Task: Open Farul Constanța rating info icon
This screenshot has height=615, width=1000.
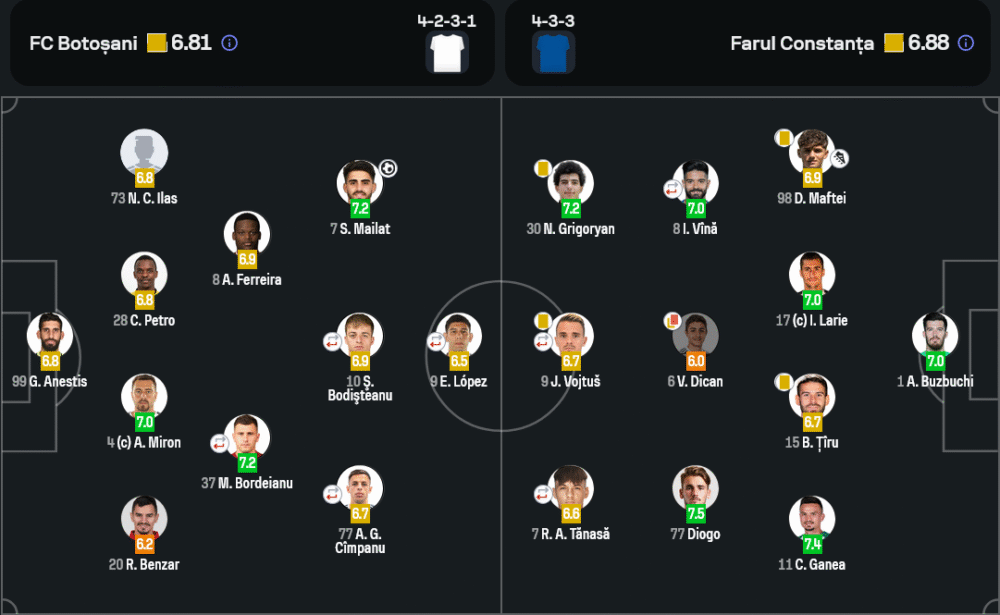Action: coord(965,43)
